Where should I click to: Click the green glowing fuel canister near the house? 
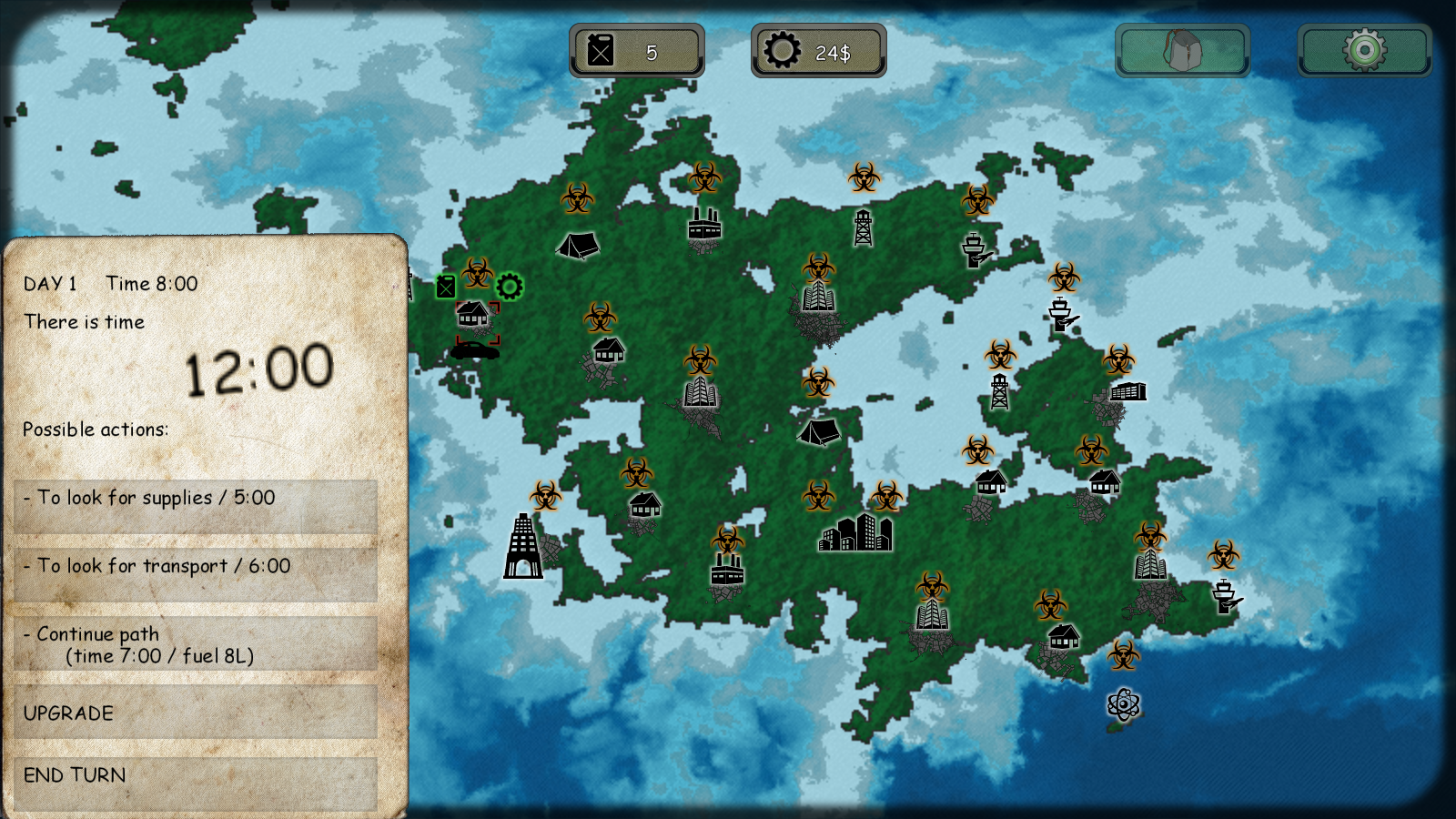[445, 285]
